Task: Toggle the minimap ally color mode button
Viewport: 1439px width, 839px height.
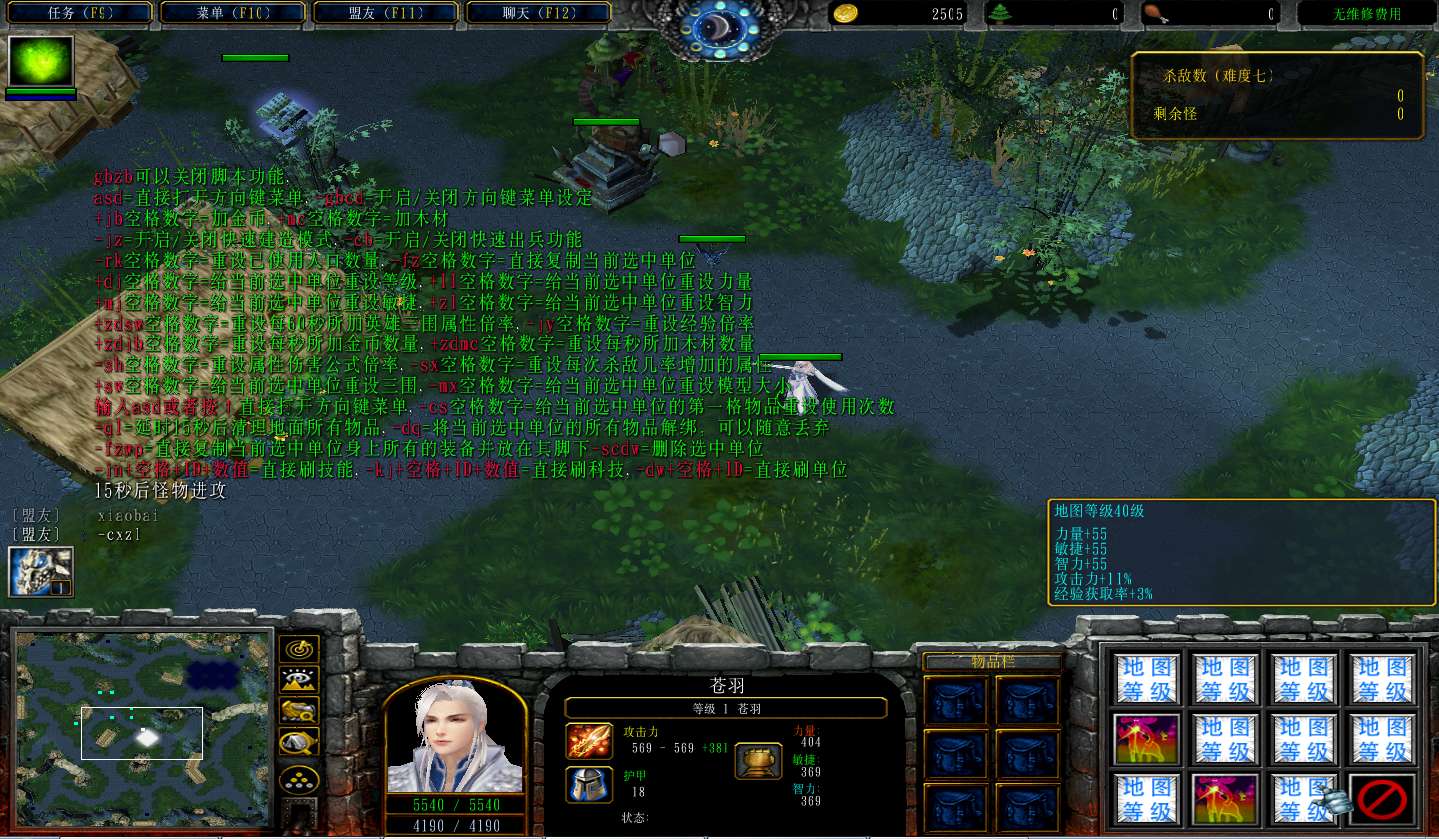Action: (x=299, y=712)
